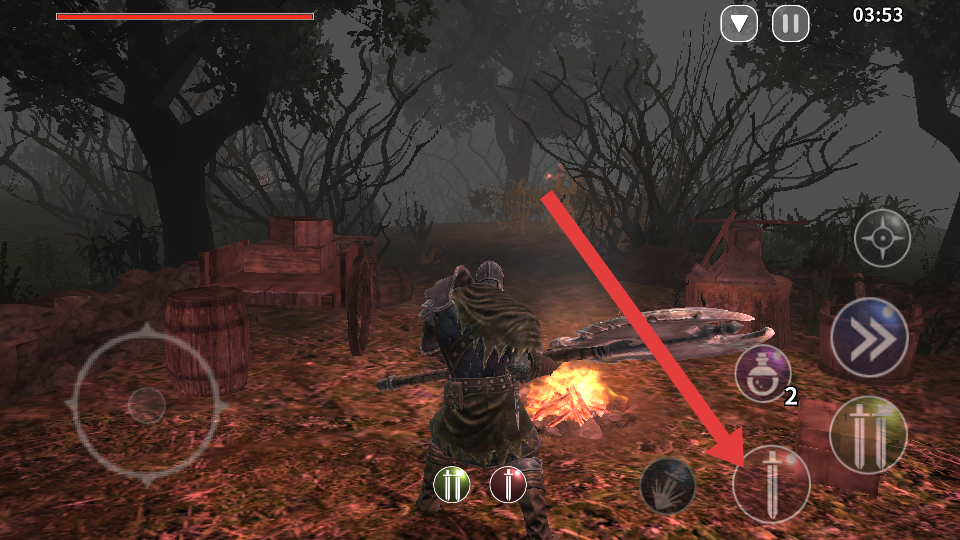The image size is (960, 540).
Task: Use the twin swords heavy attack
Action: 867,434
